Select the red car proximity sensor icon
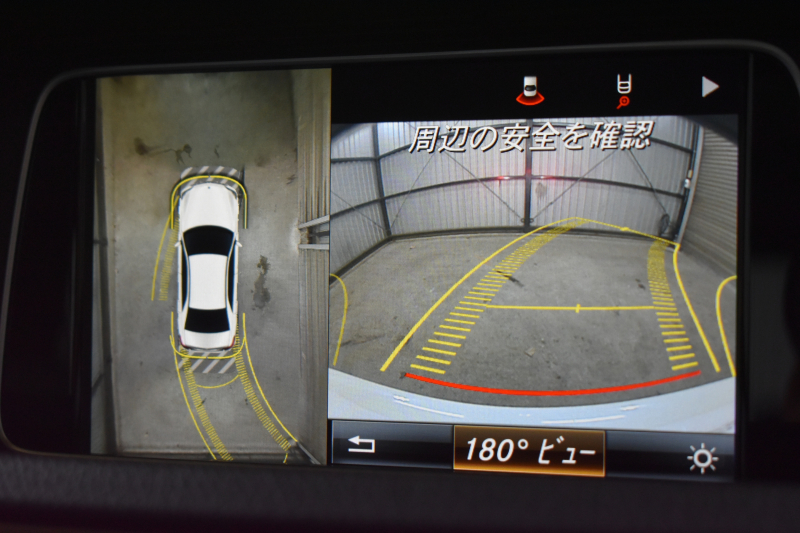 click(x=532, y=92)
